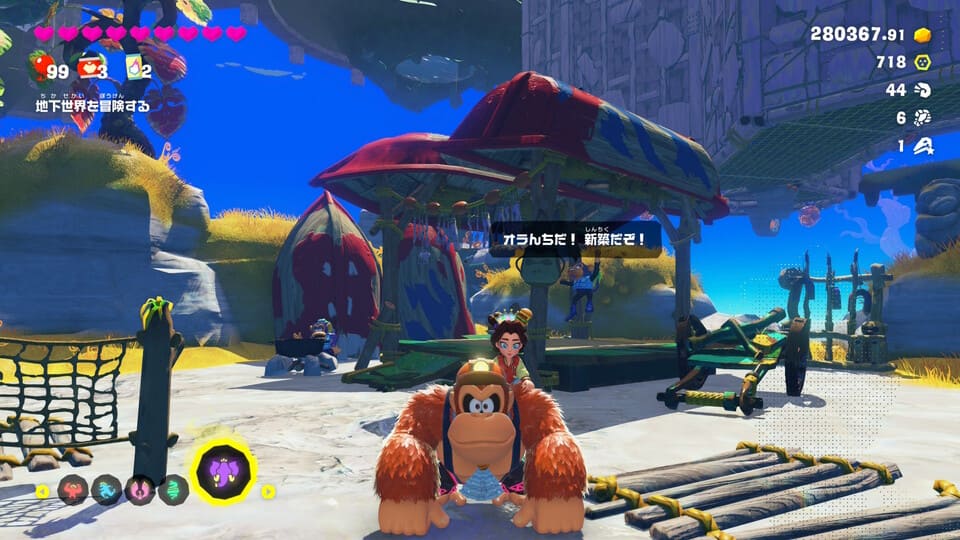This screenshot has height=540, width=960.
Task: Choose the blue Zebra Bananza form
Action: point(107,490)
